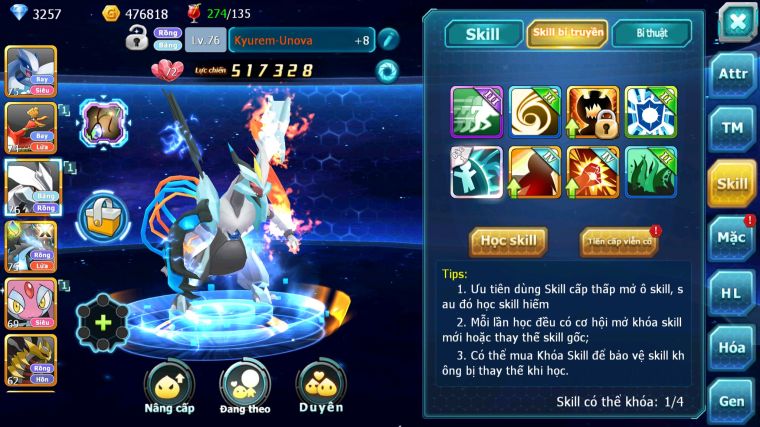The width and height of the screenshot is (760, 427).
Task: Switch to the Skill tab at top
Action: click(x=482, y=34)
